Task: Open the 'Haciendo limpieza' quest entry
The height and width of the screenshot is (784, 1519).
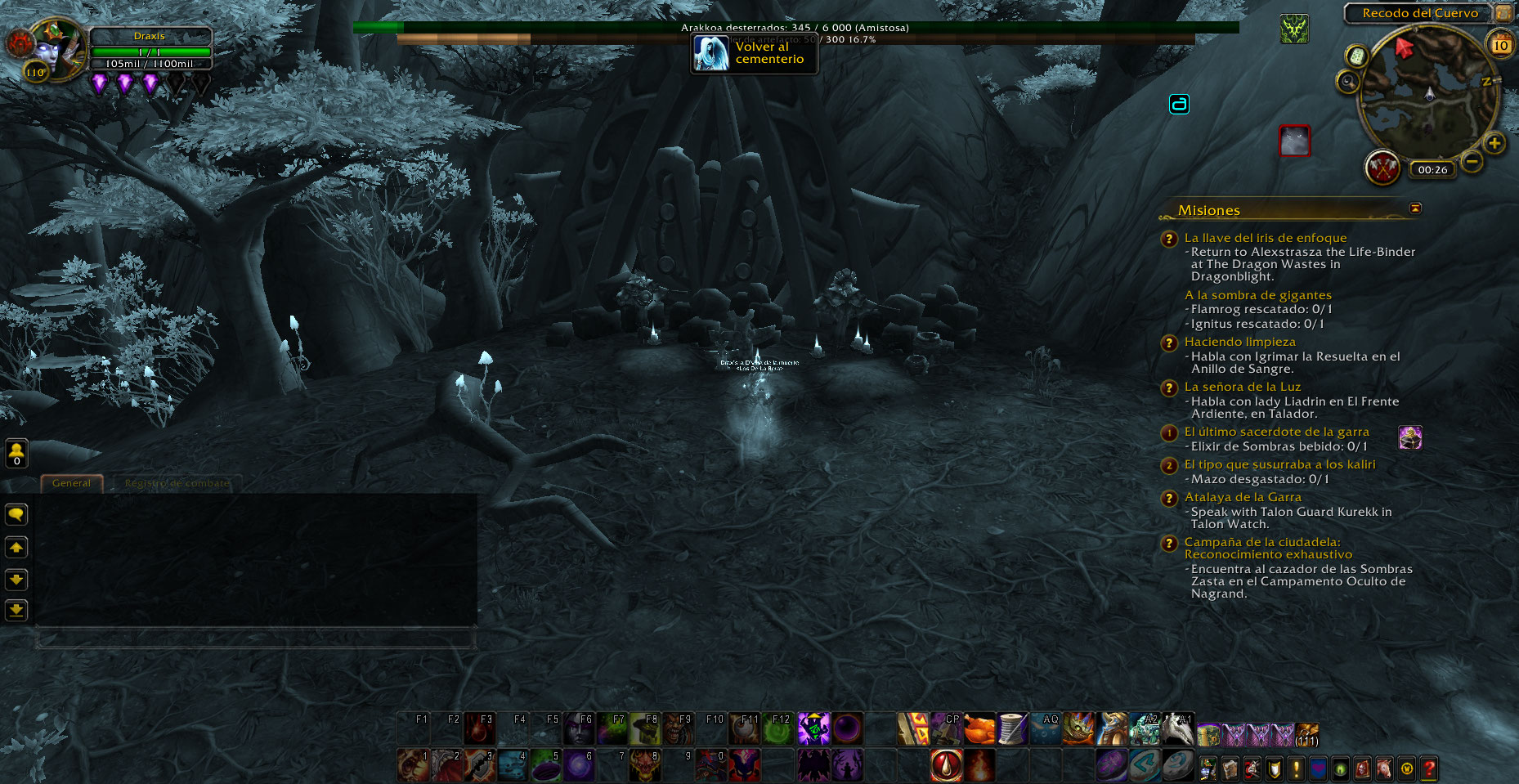Action: coord(1239,342)
